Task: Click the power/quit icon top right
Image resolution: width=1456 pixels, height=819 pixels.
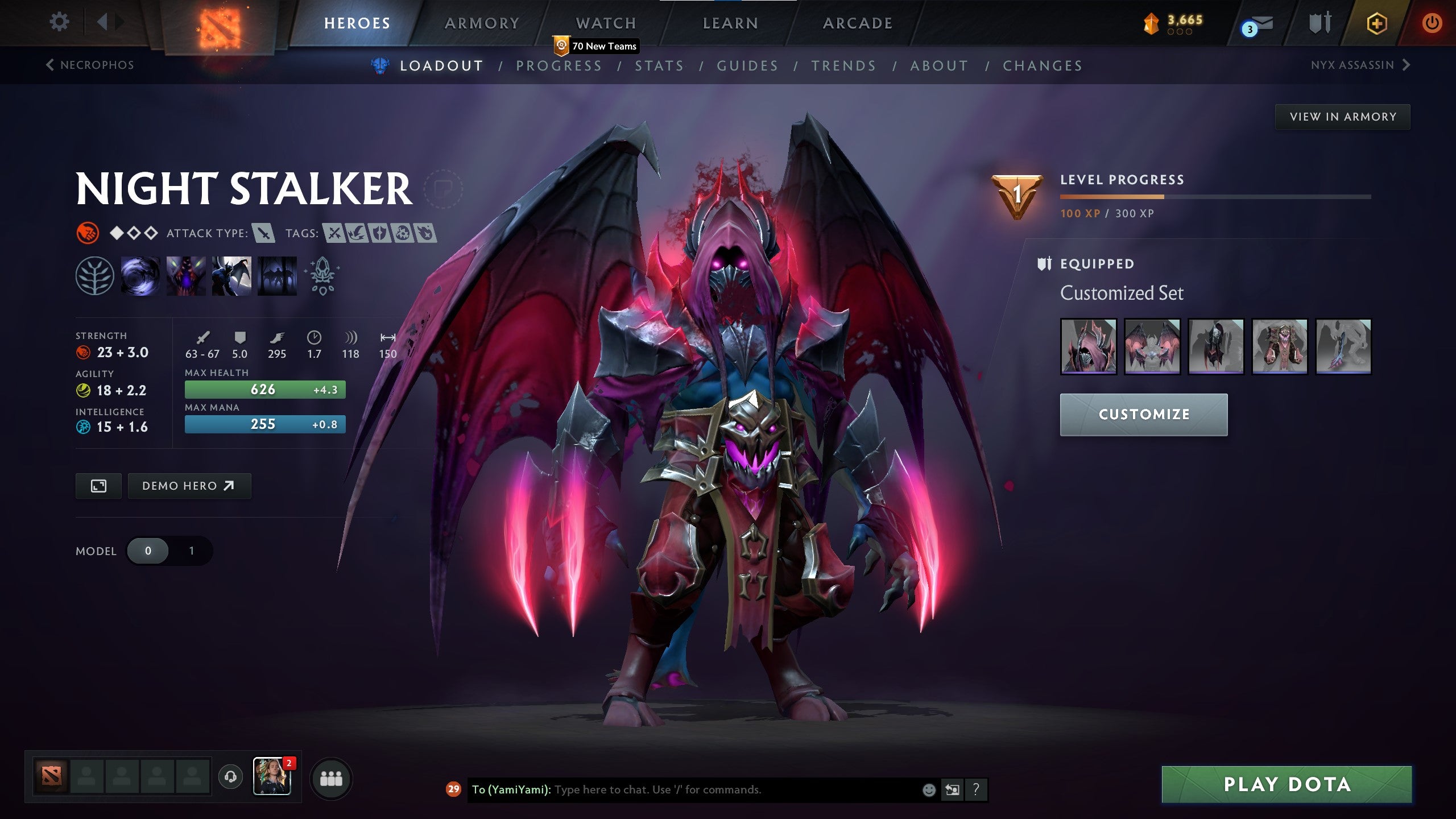Action: (1433, 23)
